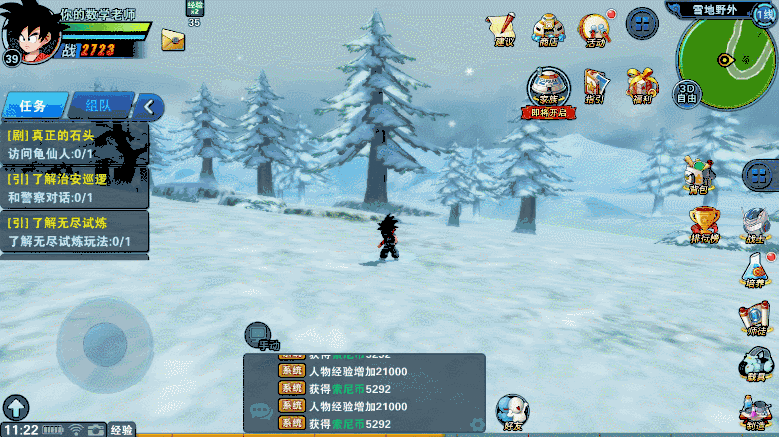This screenshot has height=437, width=779.
Task: Select the 真正的石头 quest entry
Action: (75, 144)
